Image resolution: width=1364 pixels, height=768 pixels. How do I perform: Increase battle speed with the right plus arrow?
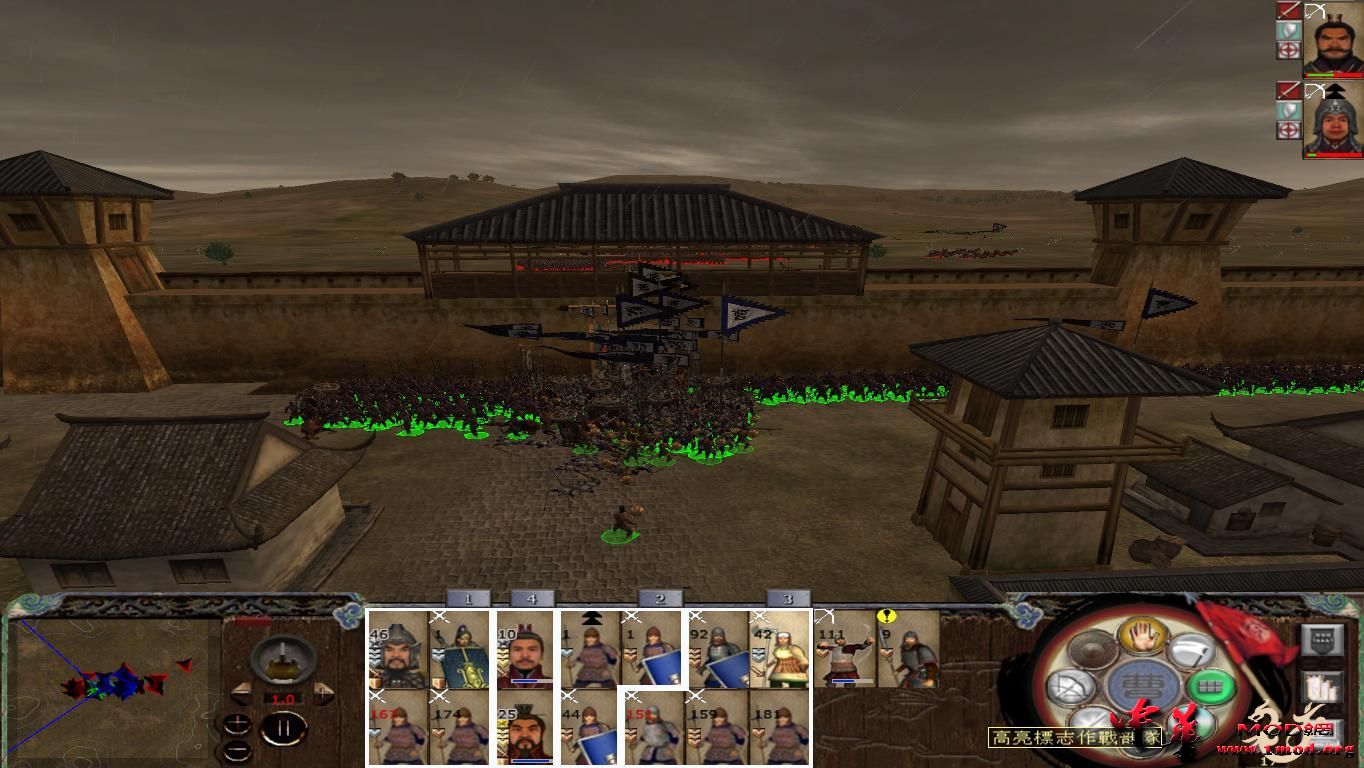pos(323,692)
